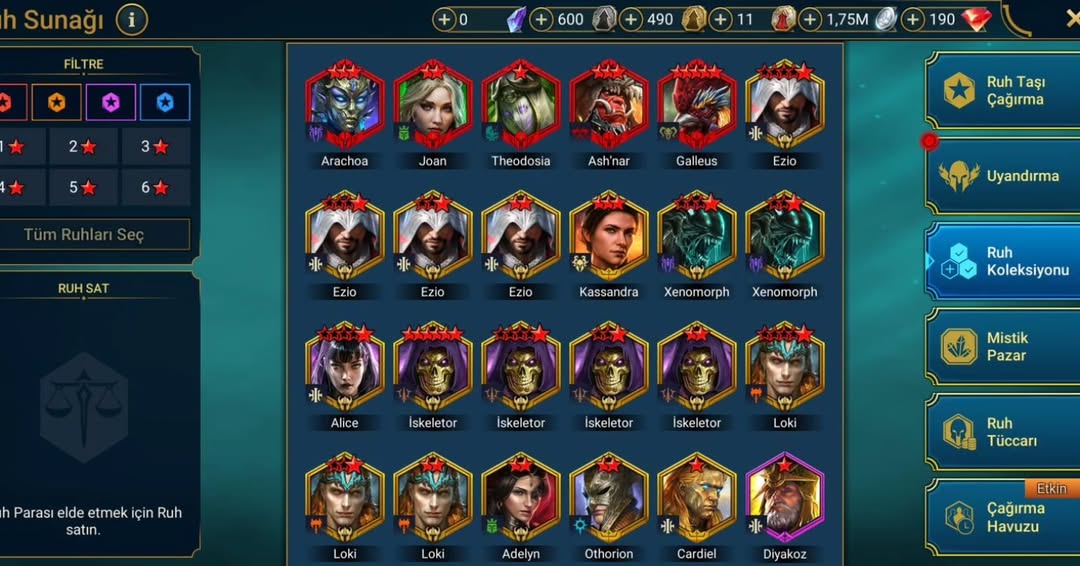Add more red gems with plus button
Viewport: 1080px width, 566px height.
[911, 19]
